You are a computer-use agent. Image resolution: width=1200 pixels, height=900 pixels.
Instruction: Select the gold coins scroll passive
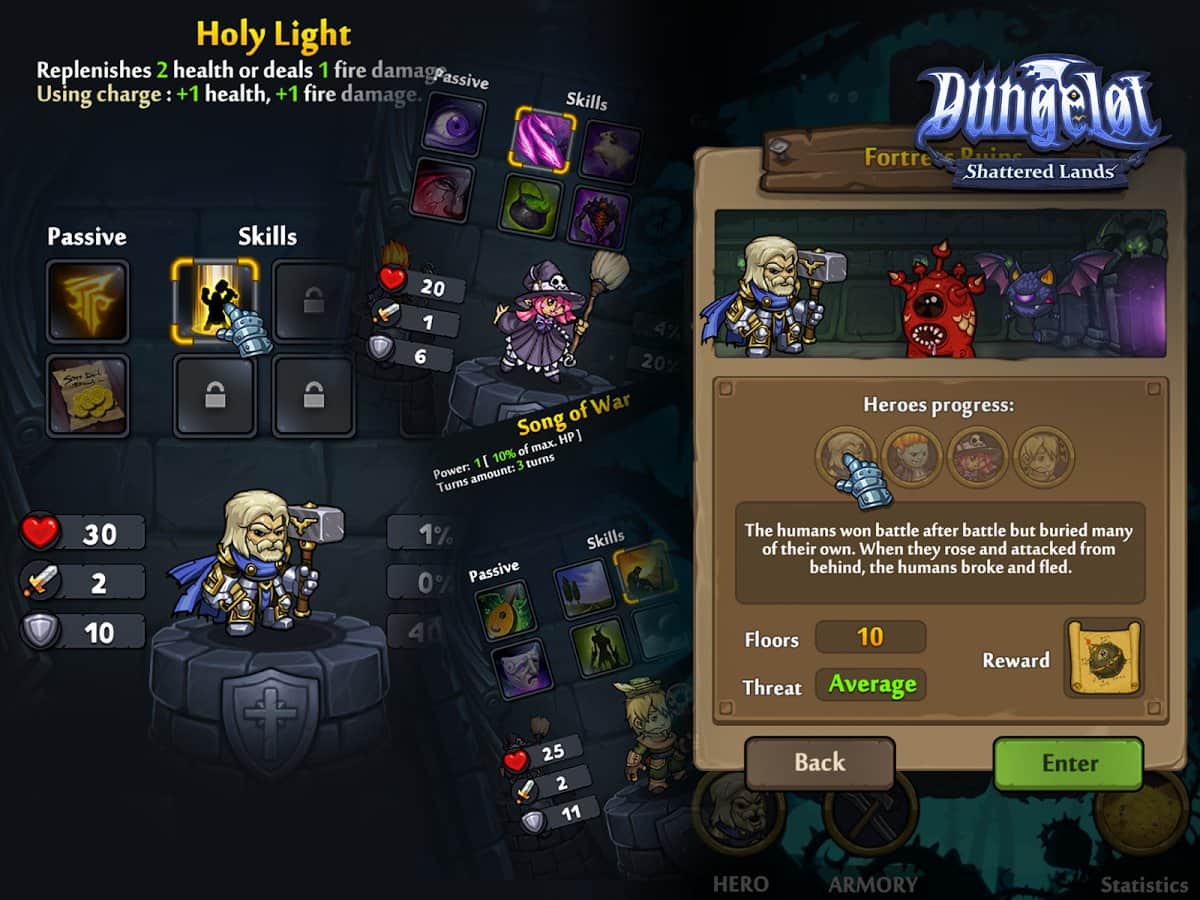(x=87, y=395)
